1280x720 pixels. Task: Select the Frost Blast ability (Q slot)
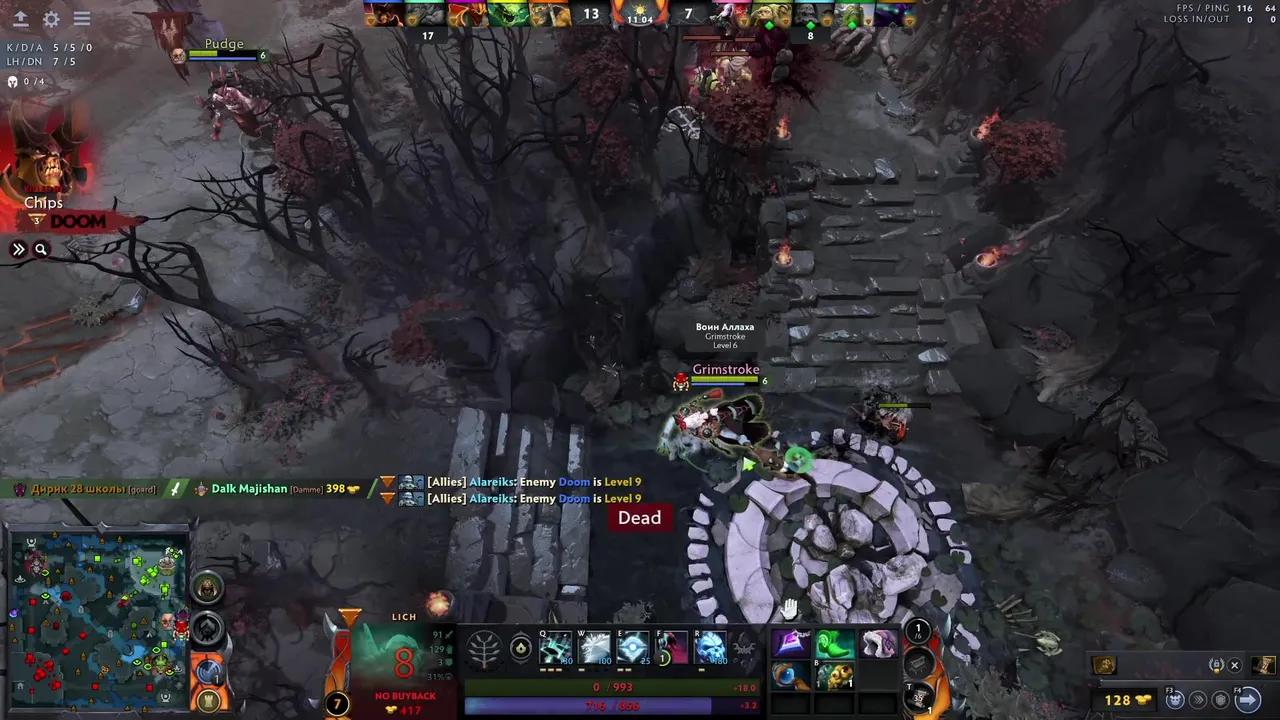[x=556, y=647]
